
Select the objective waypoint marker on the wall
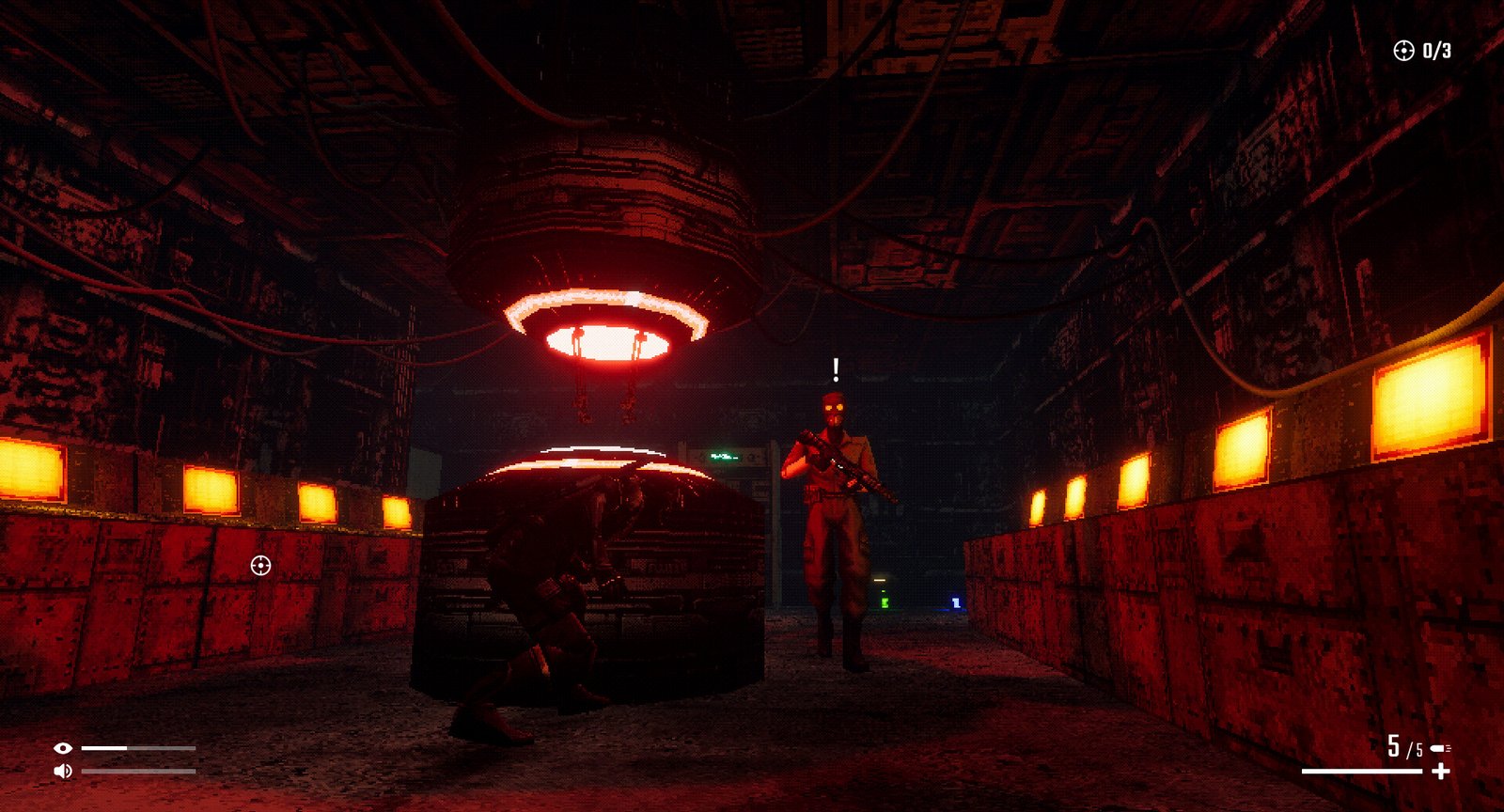point(261,565)
